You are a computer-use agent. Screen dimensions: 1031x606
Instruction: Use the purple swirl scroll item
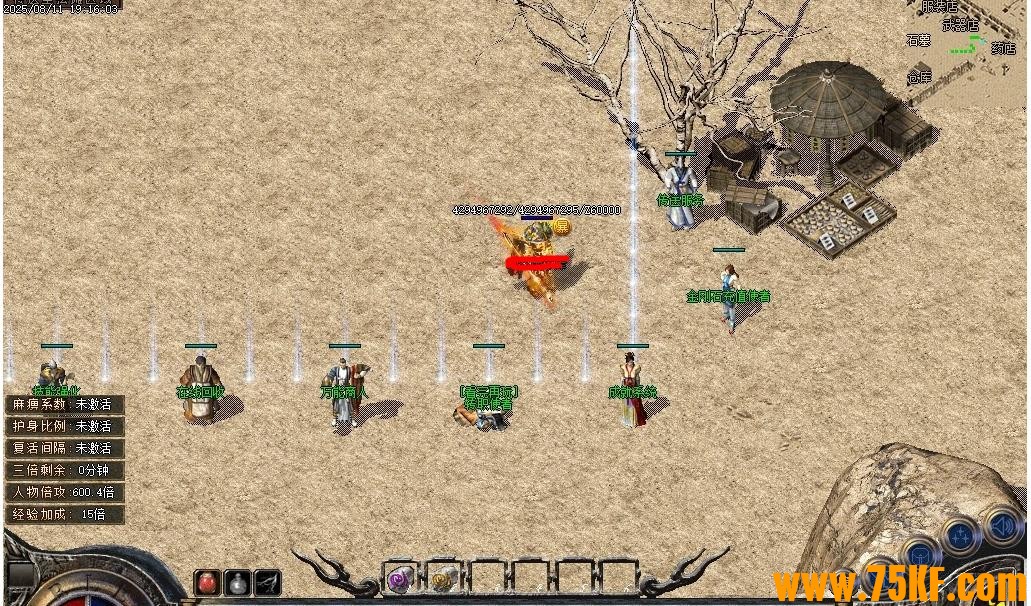click(400, 579)
